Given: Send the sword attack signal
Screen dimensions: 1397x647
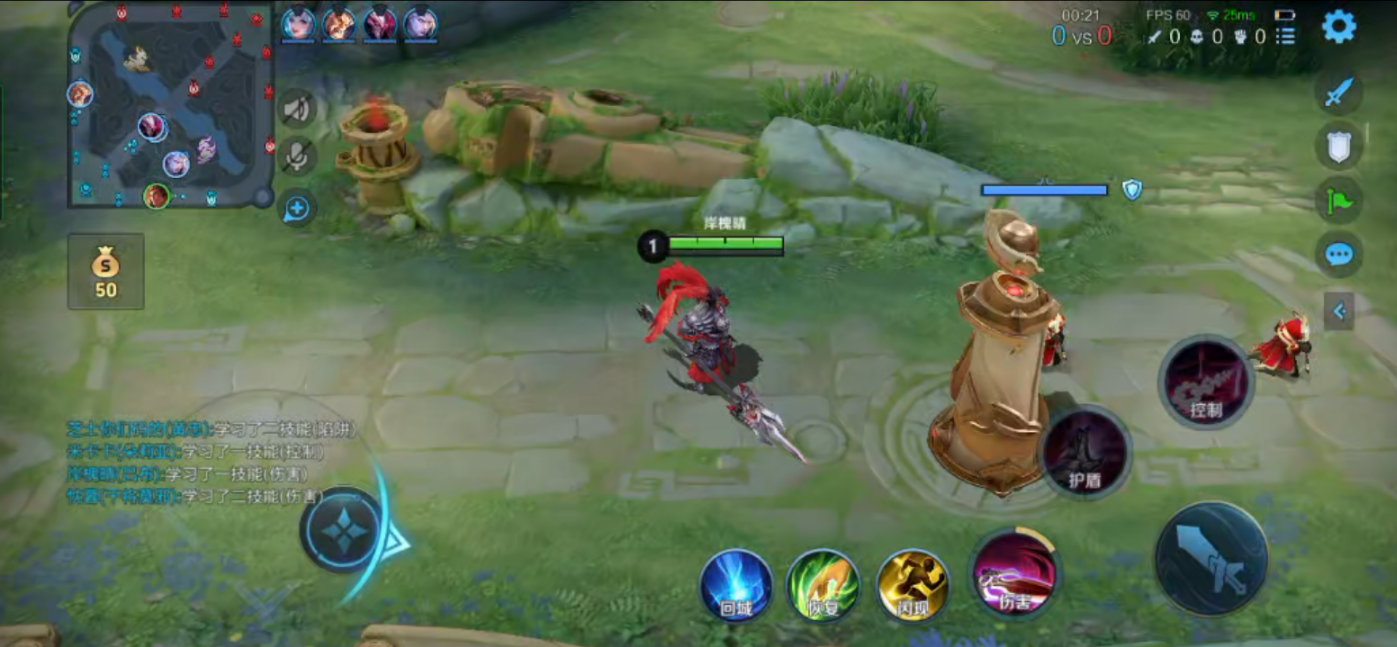Looking at the screenshot, I should point(1339,93).
